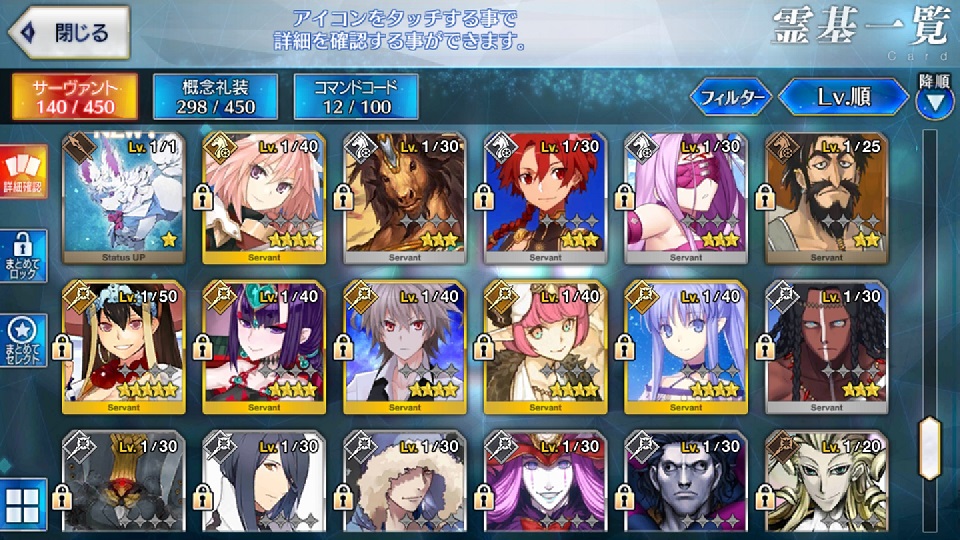
Task: Select the five-star black-haired servant at Lv. 1/50
Action: (x=123, y=346)
